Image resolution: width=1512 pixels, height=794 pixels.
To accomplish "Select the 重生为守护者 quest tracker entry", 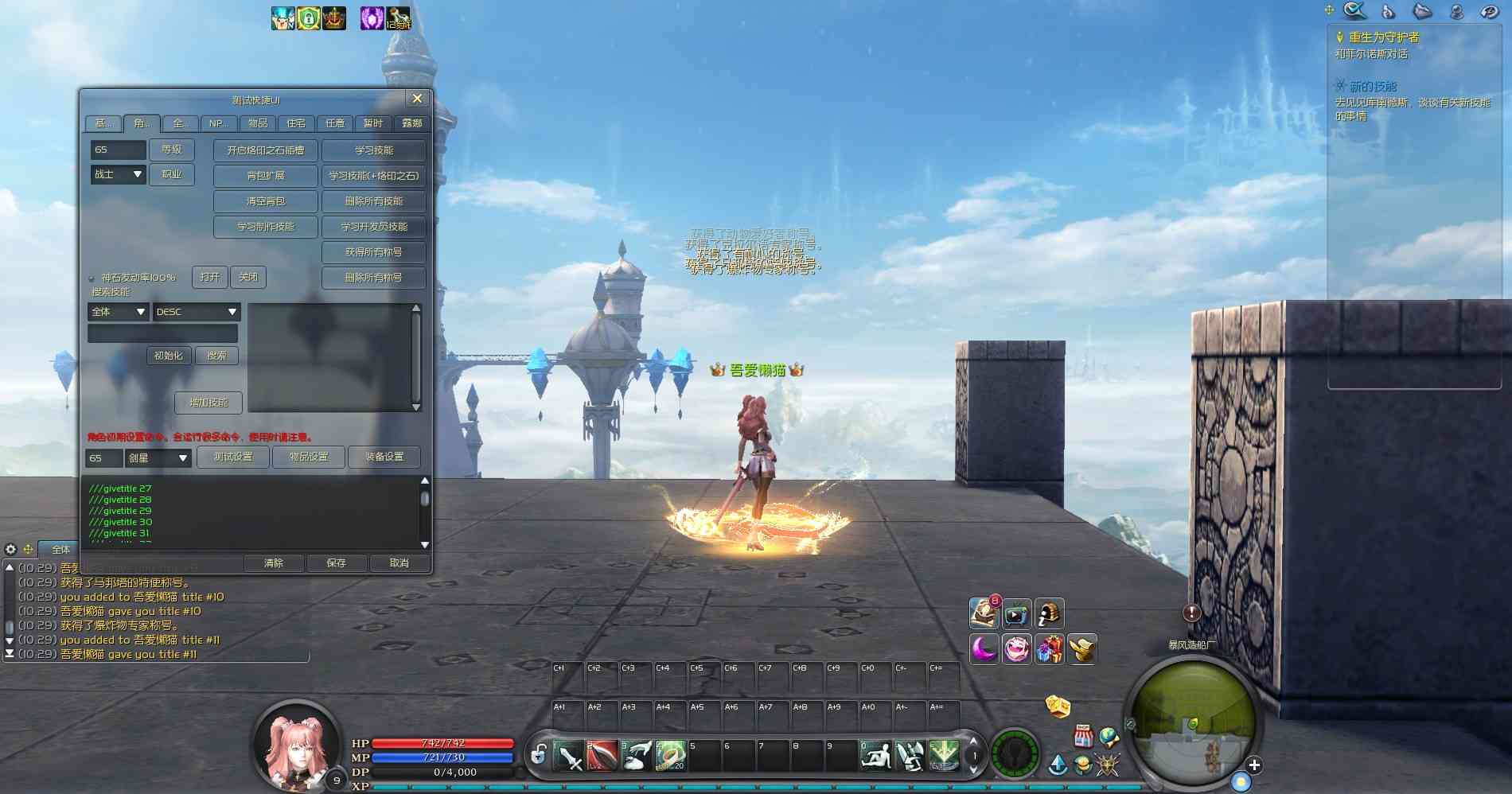I will pyautogui.click(x=1384, y=37).
